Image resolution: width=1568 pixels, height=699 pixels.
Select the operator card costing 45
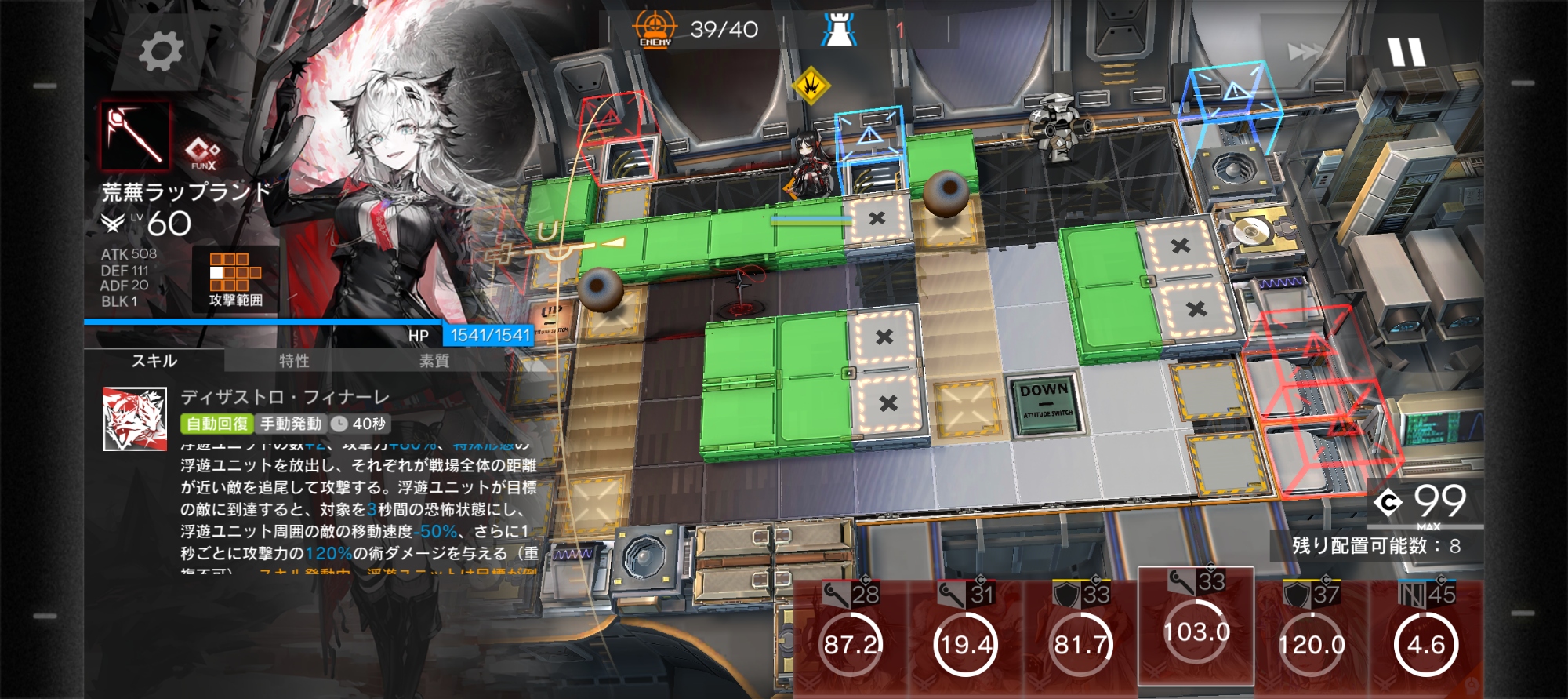[x=1426, y=638]
